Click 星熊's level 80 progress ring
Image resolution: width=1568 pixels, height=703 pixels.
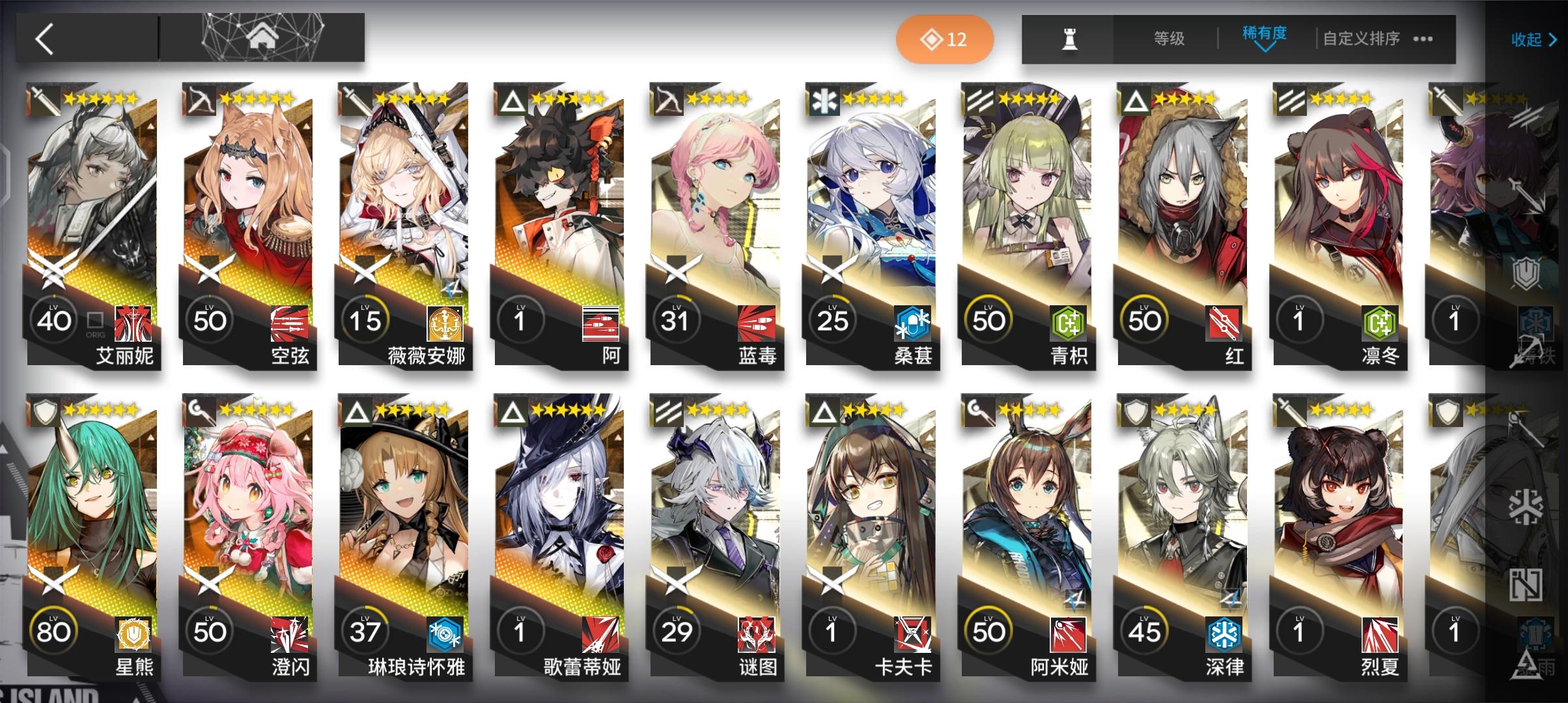(55, 630)
